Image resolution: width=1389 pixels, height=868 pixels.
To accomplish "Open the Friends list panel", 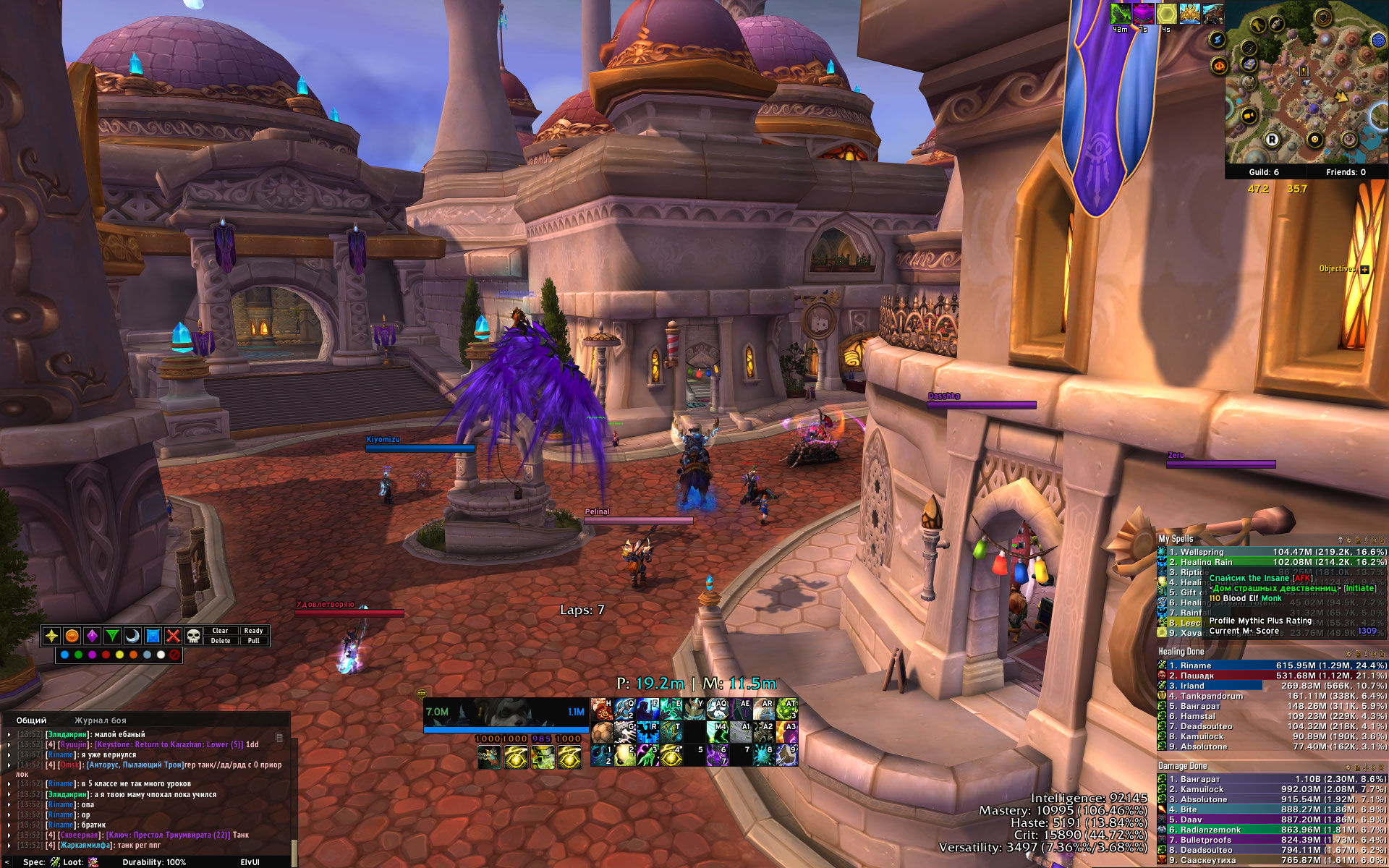I will pyautogui.click(x=1346, y=172).
